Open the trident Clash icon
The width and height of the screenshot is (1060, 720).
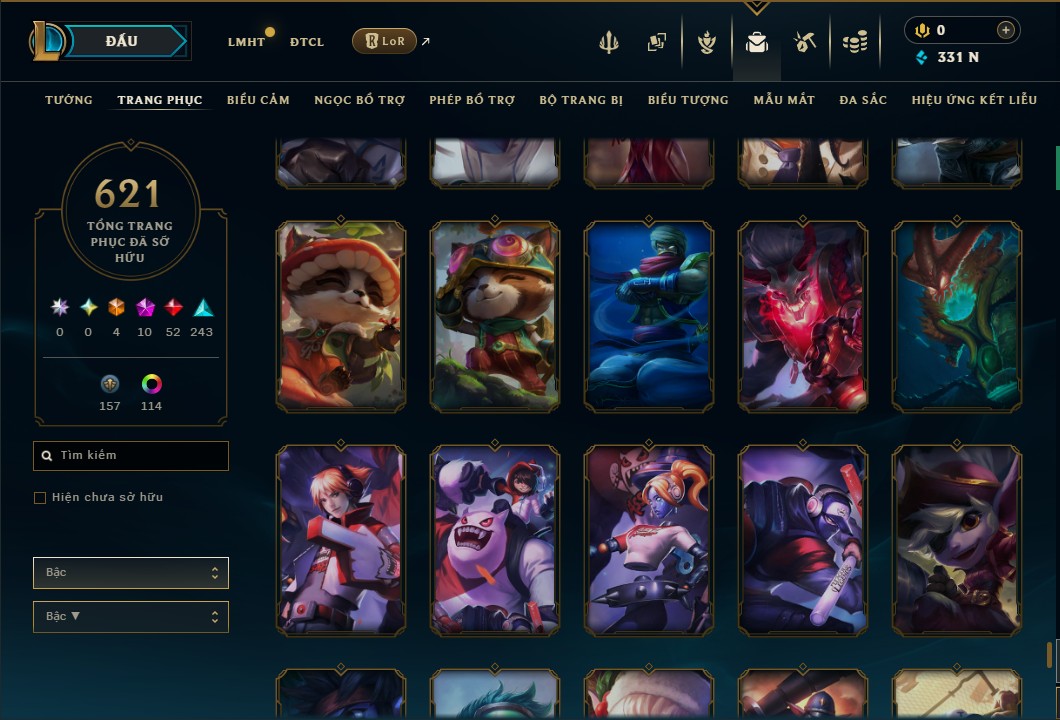pos(609,42)
